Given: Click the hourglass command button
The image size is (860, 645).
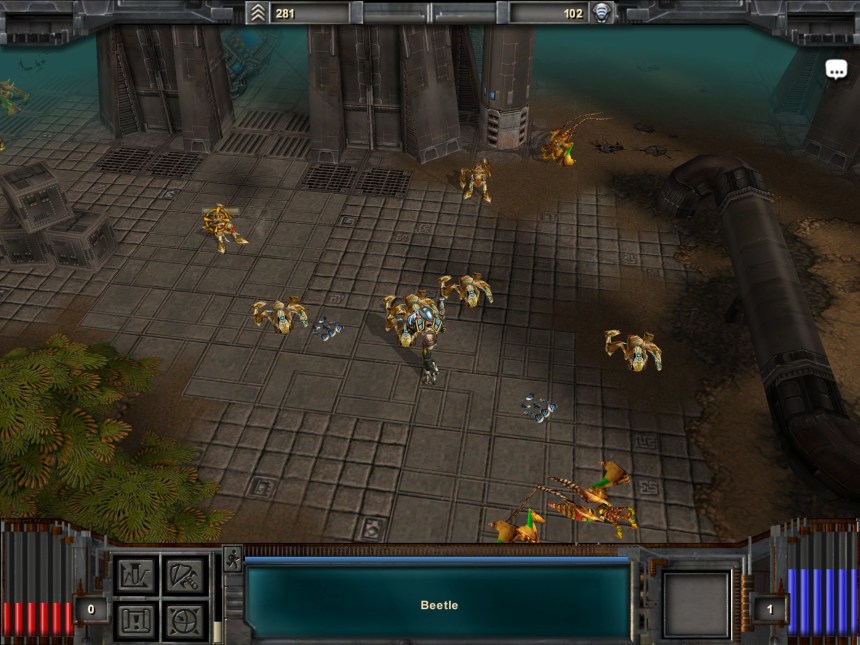Looking at the screenshot, I should click(136, 620).
